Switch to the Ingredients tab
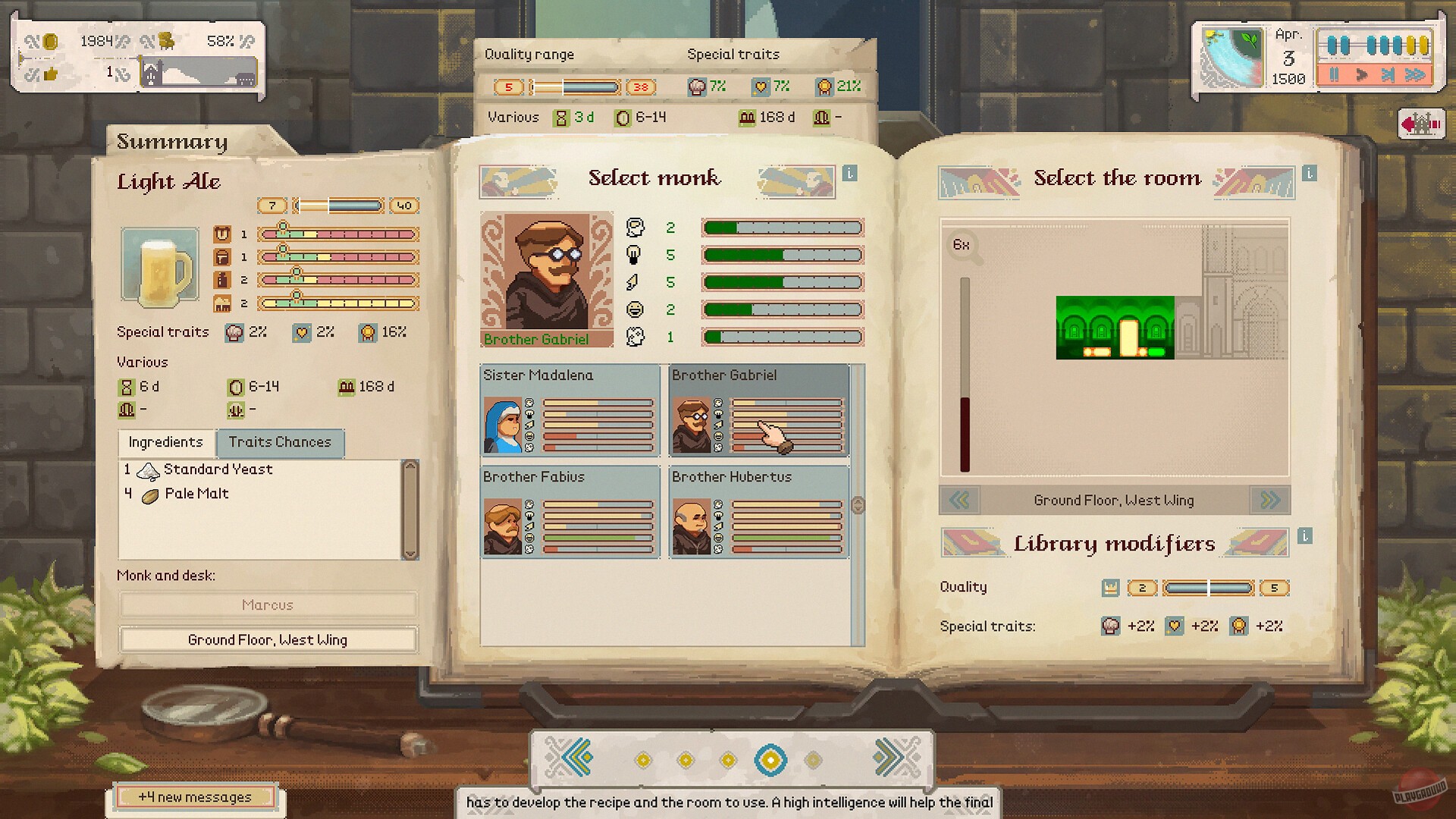 (165, 443)
